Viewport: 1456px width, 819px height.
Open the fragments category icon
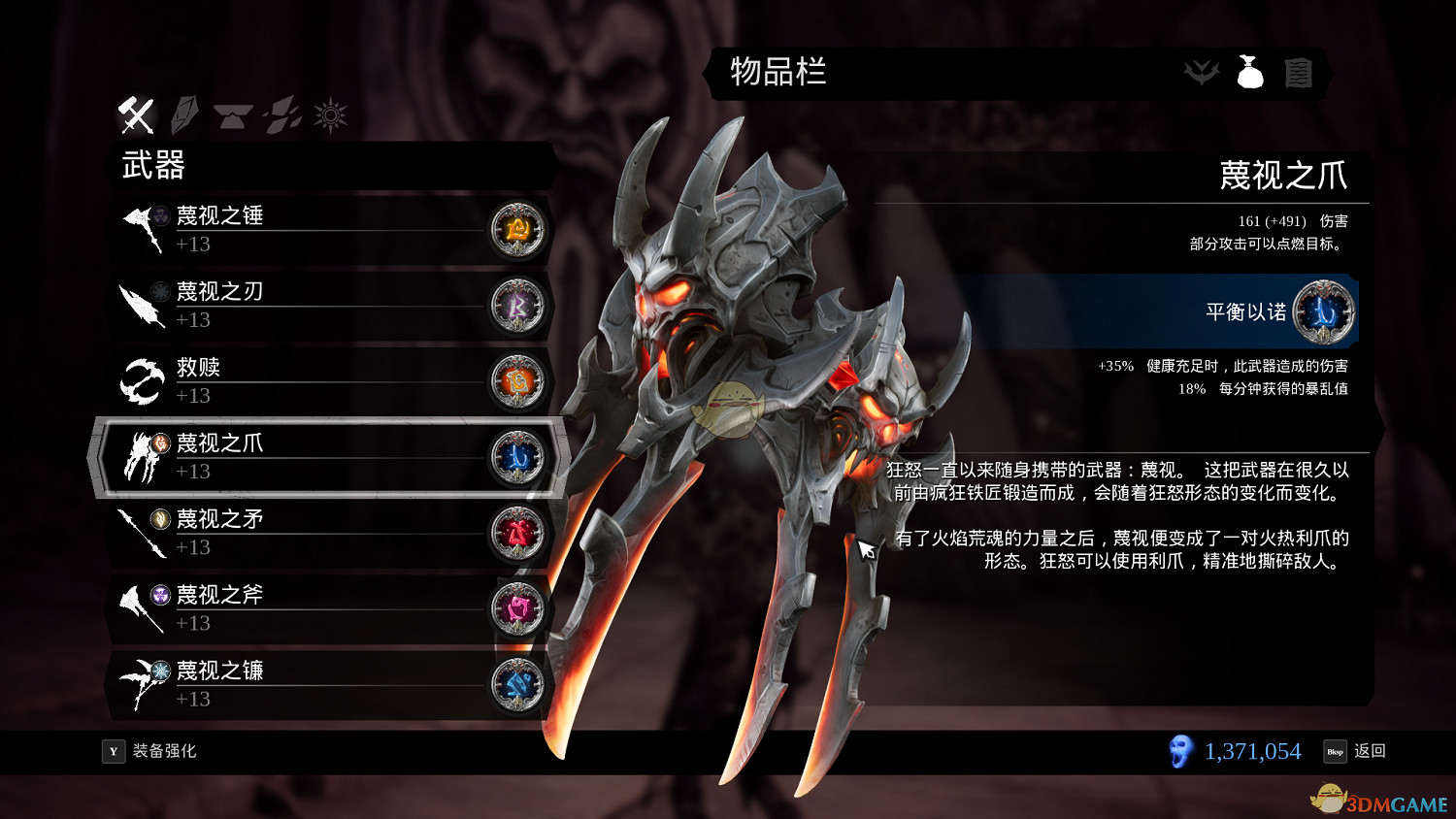(280, 114)
